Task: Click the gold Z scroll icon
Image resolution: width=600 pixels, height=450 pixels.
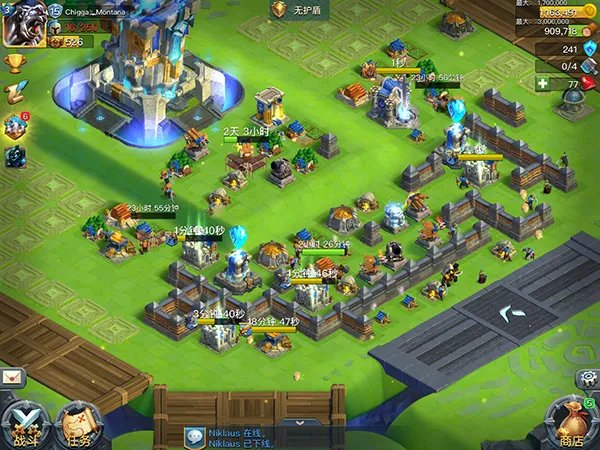Action: click(14, 94)
